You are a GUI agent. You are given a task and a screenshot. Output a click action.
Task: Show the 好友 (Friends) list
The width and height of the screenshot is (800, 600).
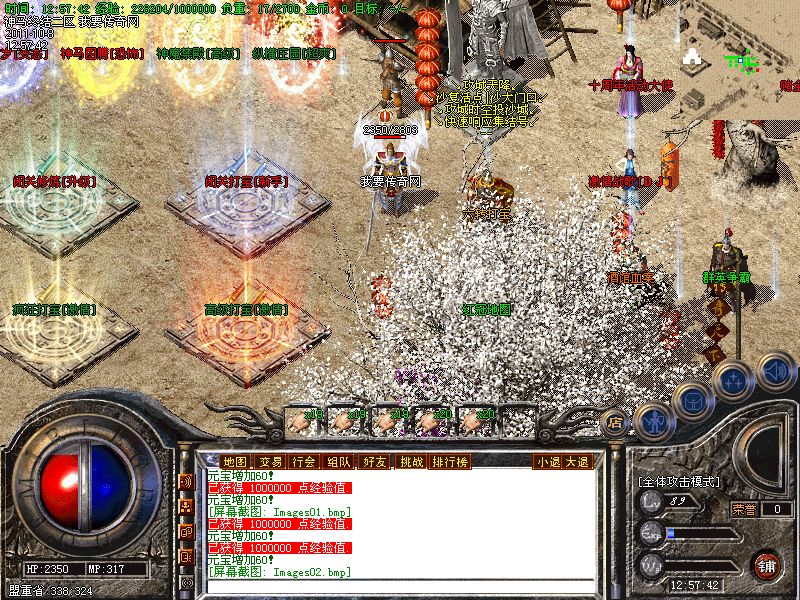pyautogui.click(x=375, y=462)
